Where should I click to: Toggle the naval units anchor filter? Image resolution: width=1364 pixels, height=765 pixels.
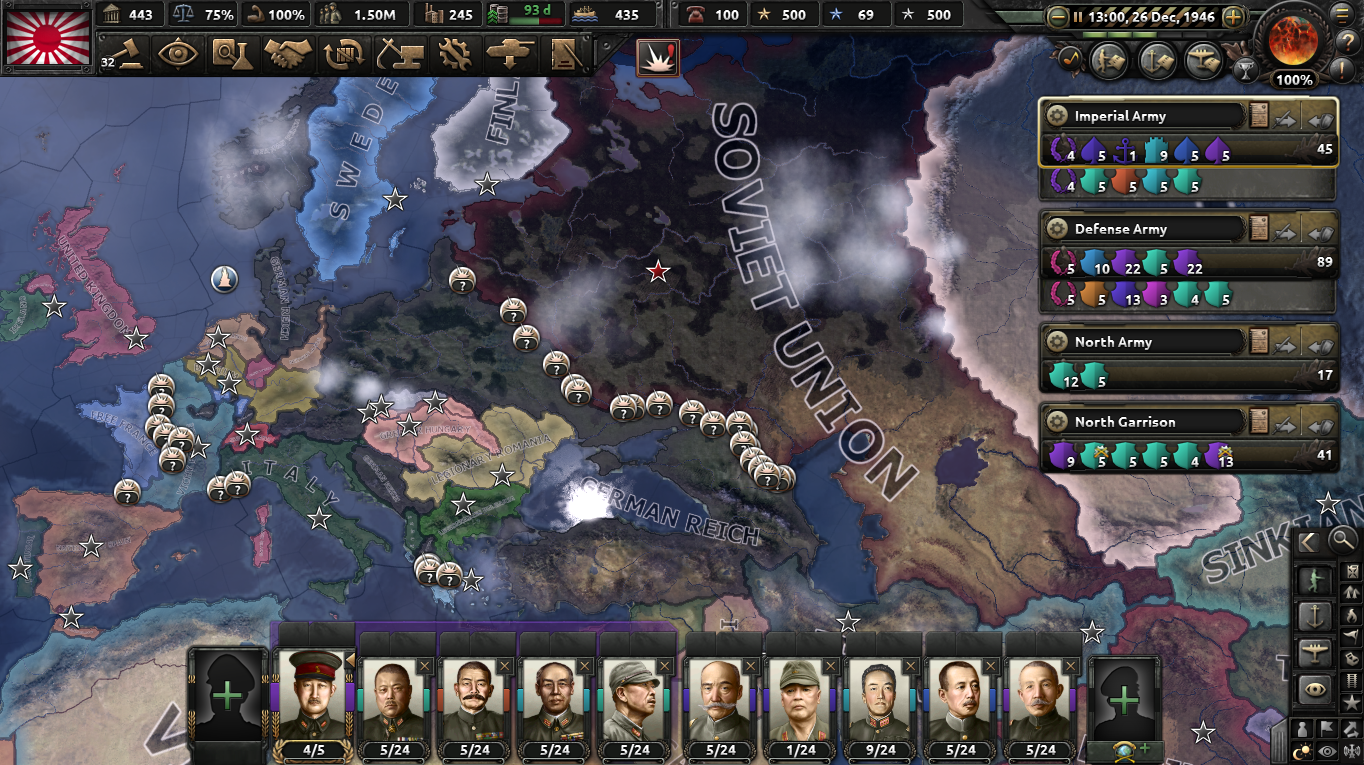point(1316,617)
